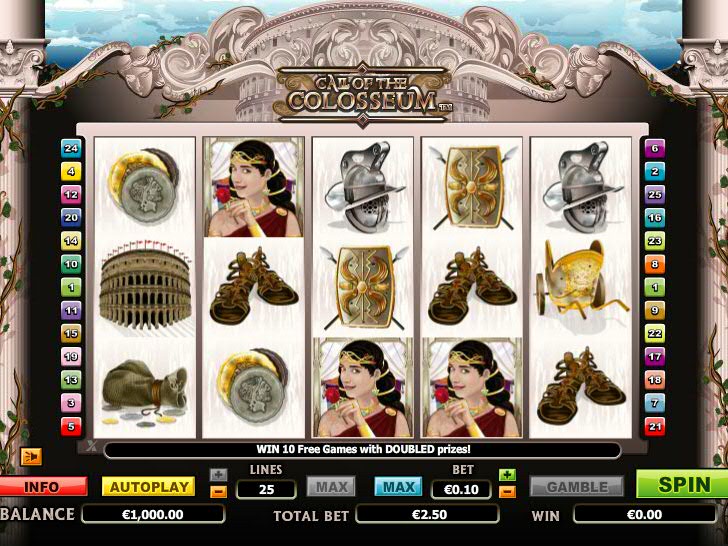Set bet to maximum with blue MAX

point(398,487)
